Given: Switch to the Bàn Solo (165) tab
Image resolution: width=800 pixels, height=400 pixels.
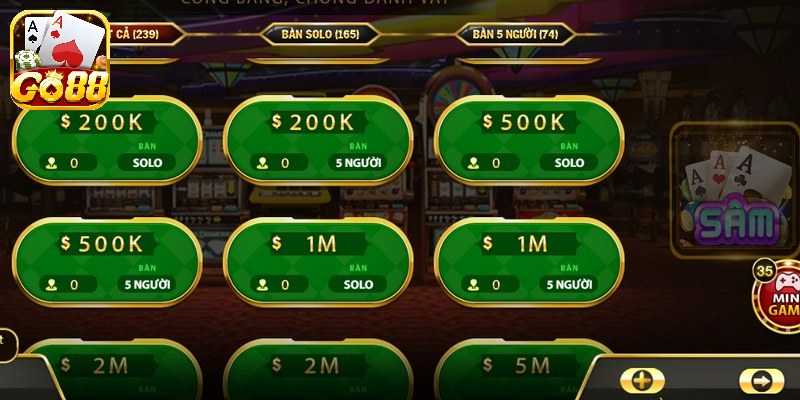Looking at the screenshot, I should (x=320, y=34).
